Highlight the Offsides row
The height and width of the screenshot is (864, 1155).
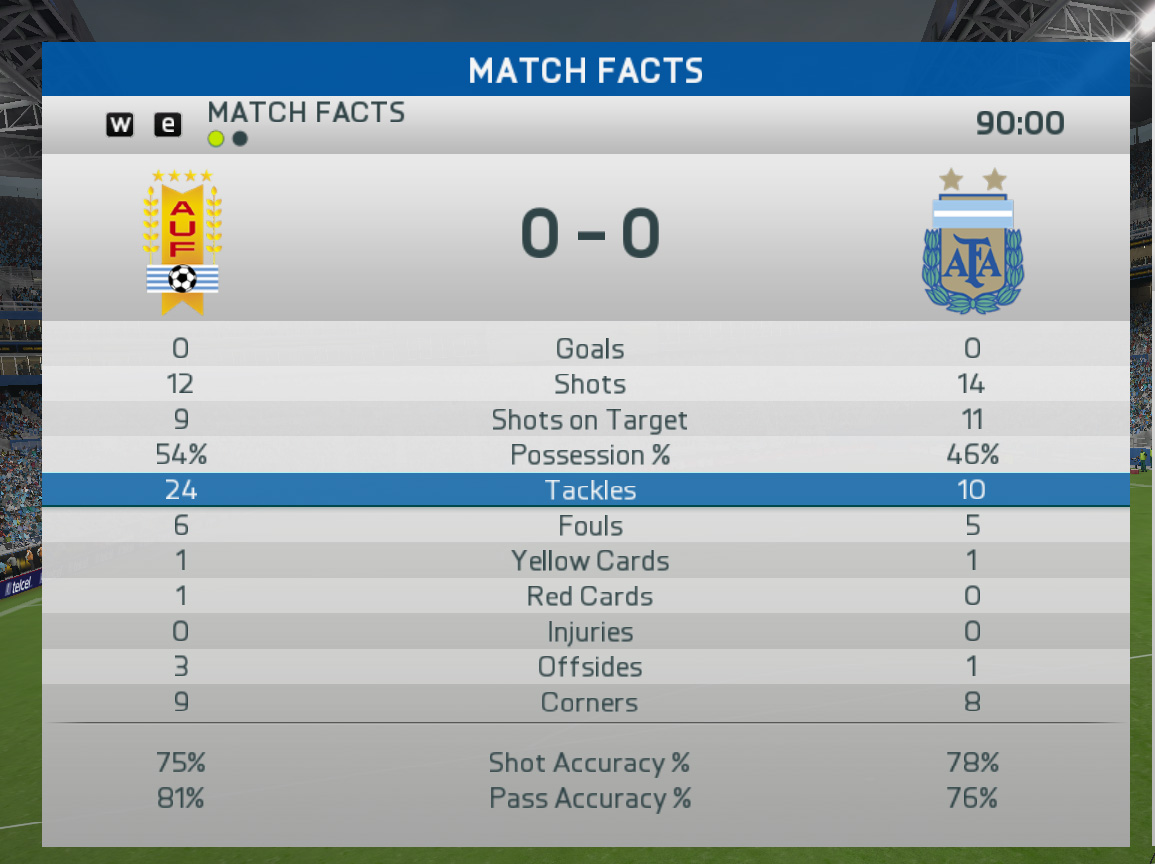(589, 667)
